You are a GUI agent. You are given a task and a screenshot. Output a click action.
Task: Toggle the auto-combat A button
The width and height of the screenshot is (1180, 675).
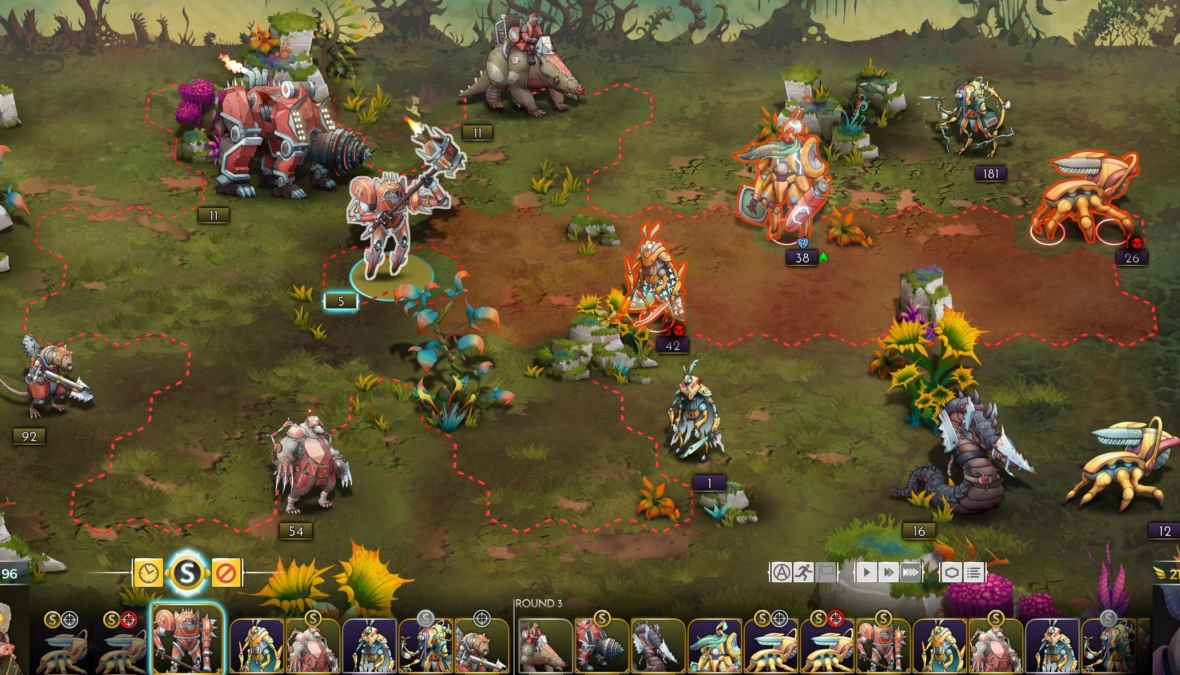(x=780, y=572)
